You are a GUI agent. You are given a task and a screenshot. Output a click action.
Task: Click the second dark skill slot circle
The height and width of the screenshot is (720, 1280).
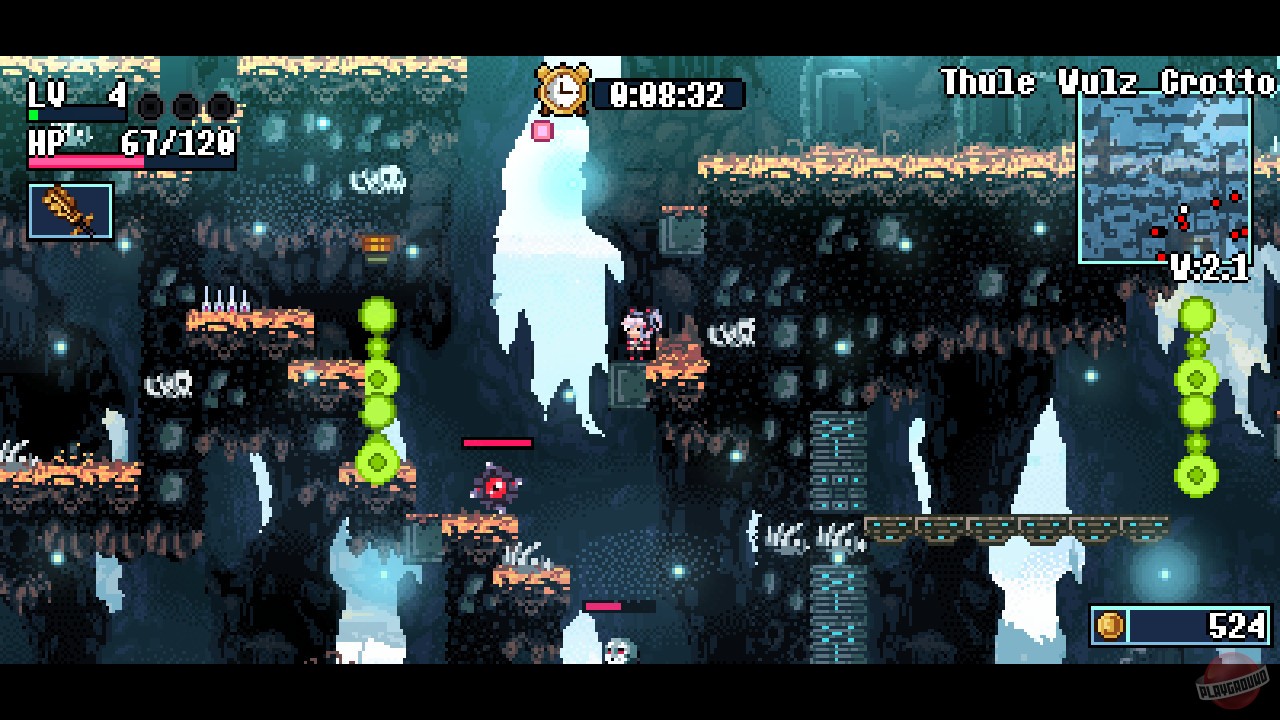(x=184, y=107)
